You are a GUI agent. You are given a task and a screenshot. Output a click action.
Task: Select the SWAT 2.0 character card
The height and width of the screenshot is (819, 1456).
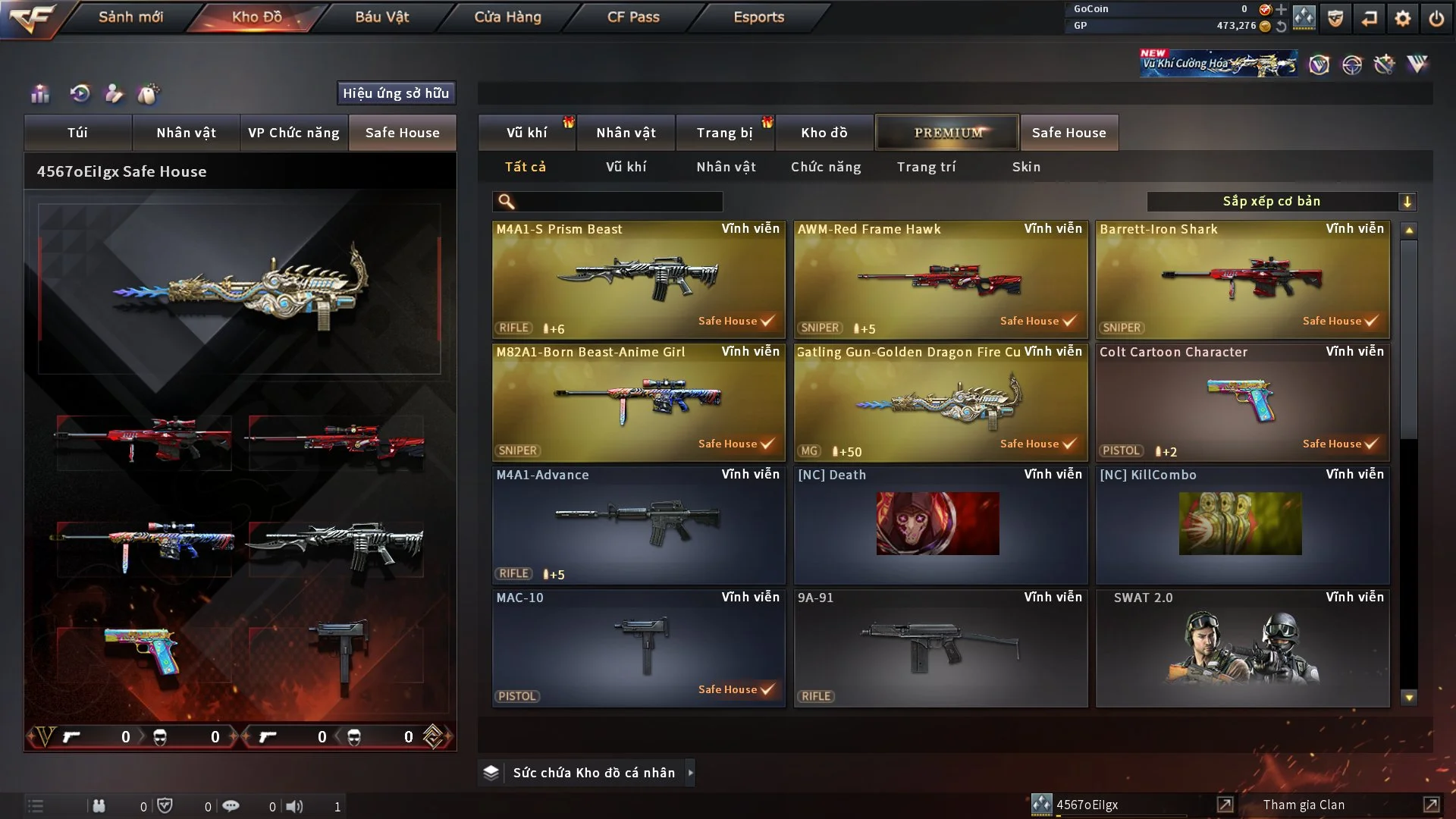(x=1242, y=648)
